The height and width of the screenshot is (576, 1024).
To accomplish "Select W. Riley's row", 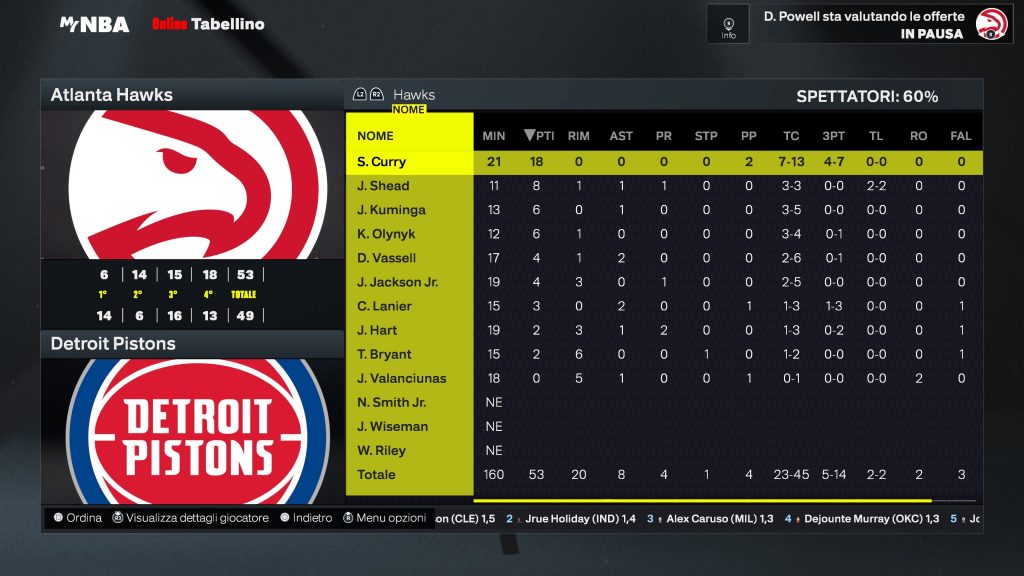I will pos(381,450).
